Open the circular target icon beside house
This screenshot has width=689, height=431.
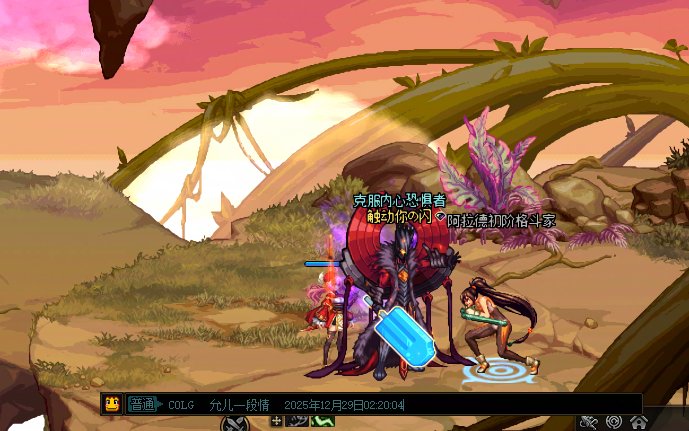point(615,422)
